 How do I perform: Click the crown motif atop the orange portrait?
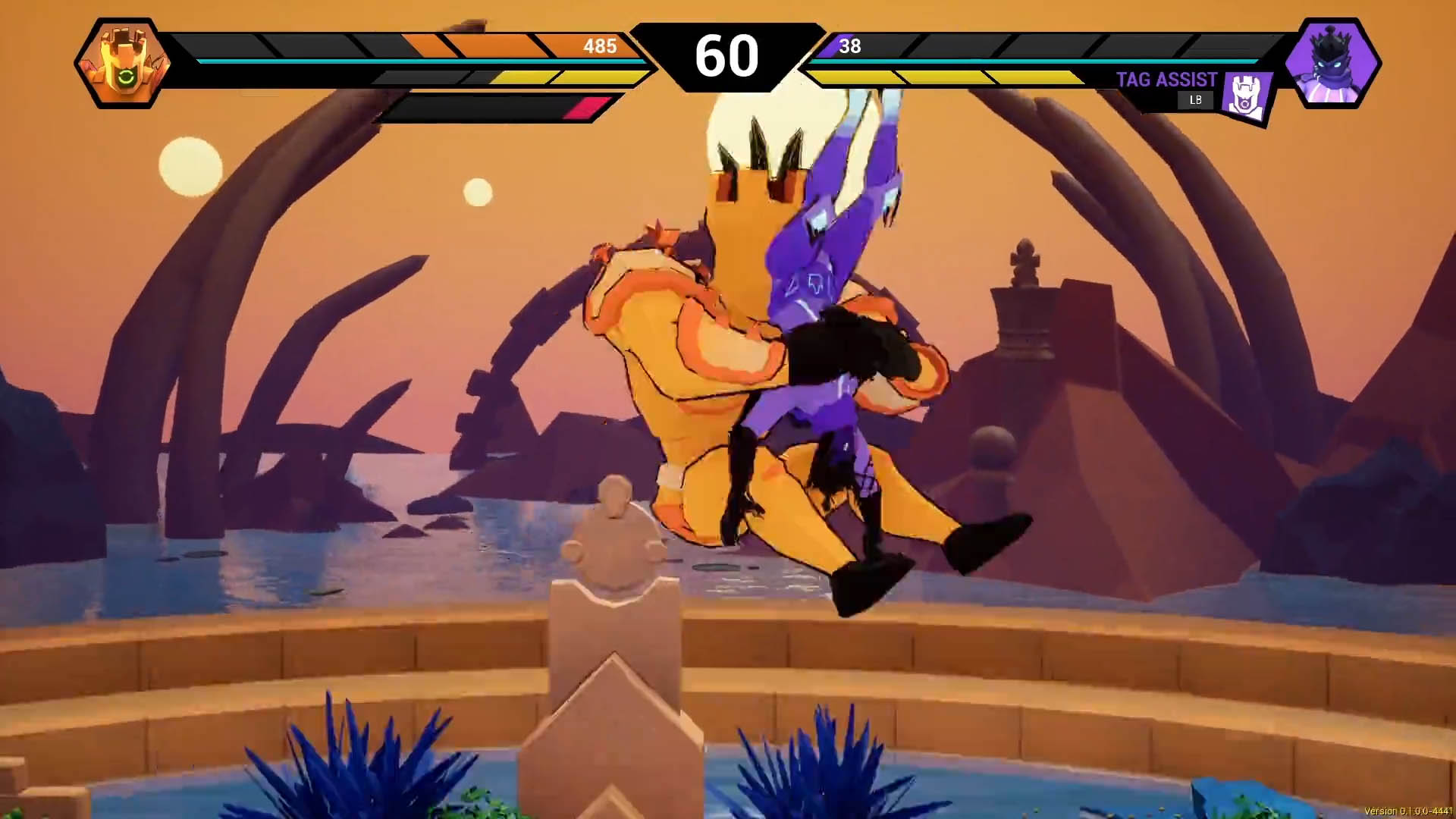click(121, 36)
